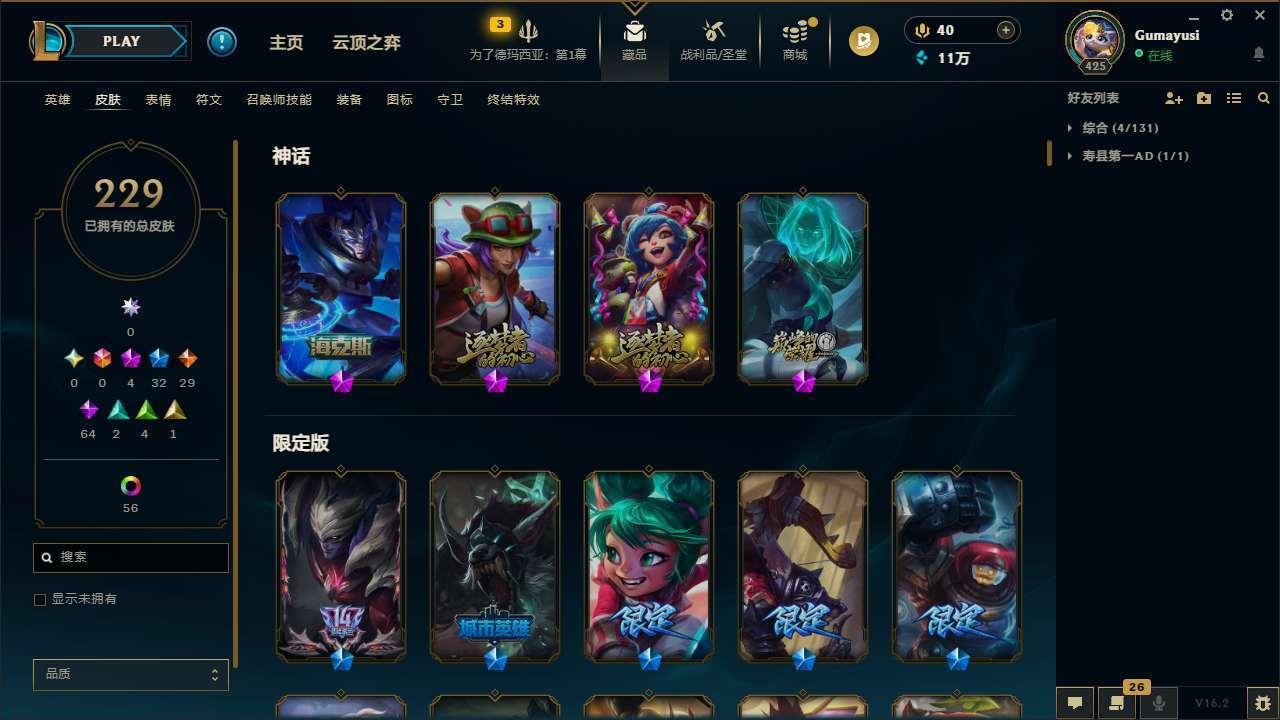Image resolution: width=1280 pixels, height=720 pixels.
Task: Toggle the friend list view mode icon
Action: 1234,98
